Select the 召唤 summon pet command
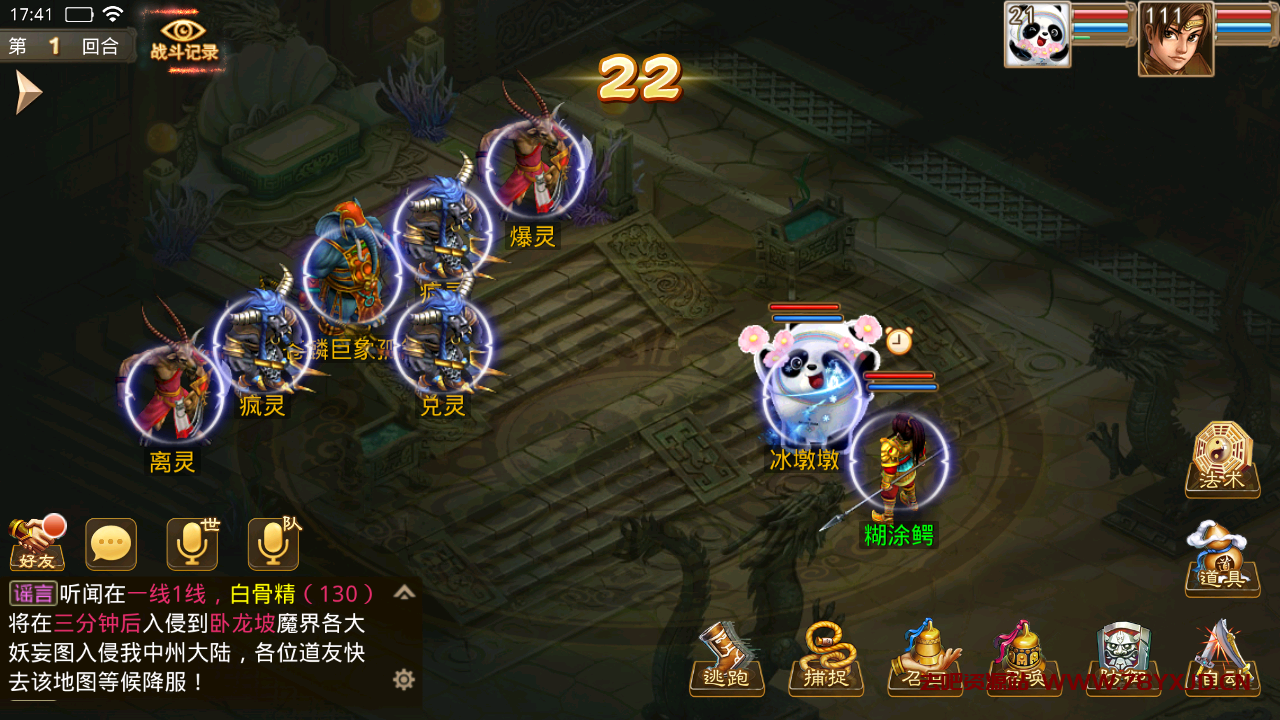Viewport: 1280px width, 720px height. (1024, 660)
